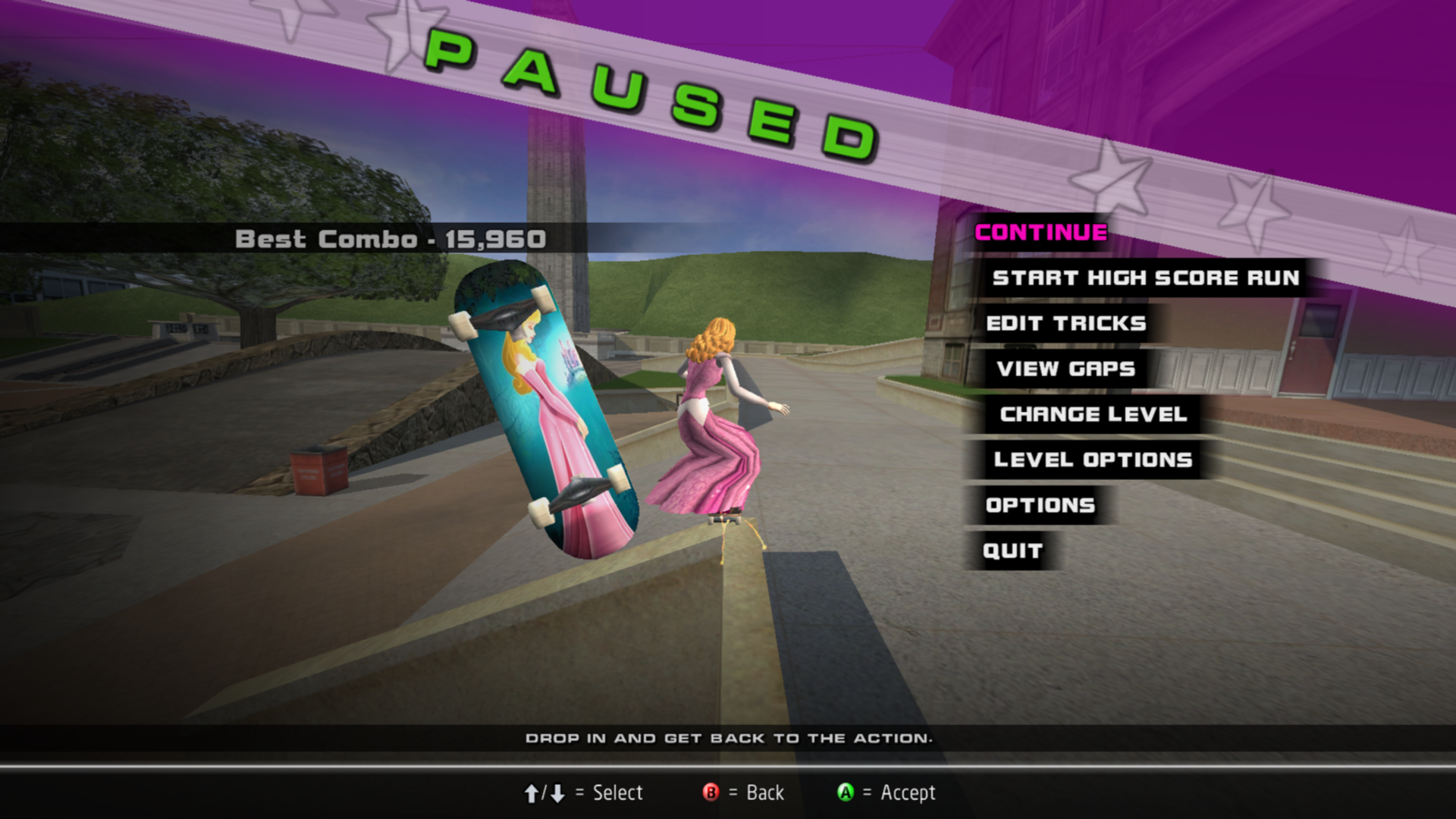Show the View Gaps list
The height and width of the screenshot is (819, 1456).
(1065, 369)
